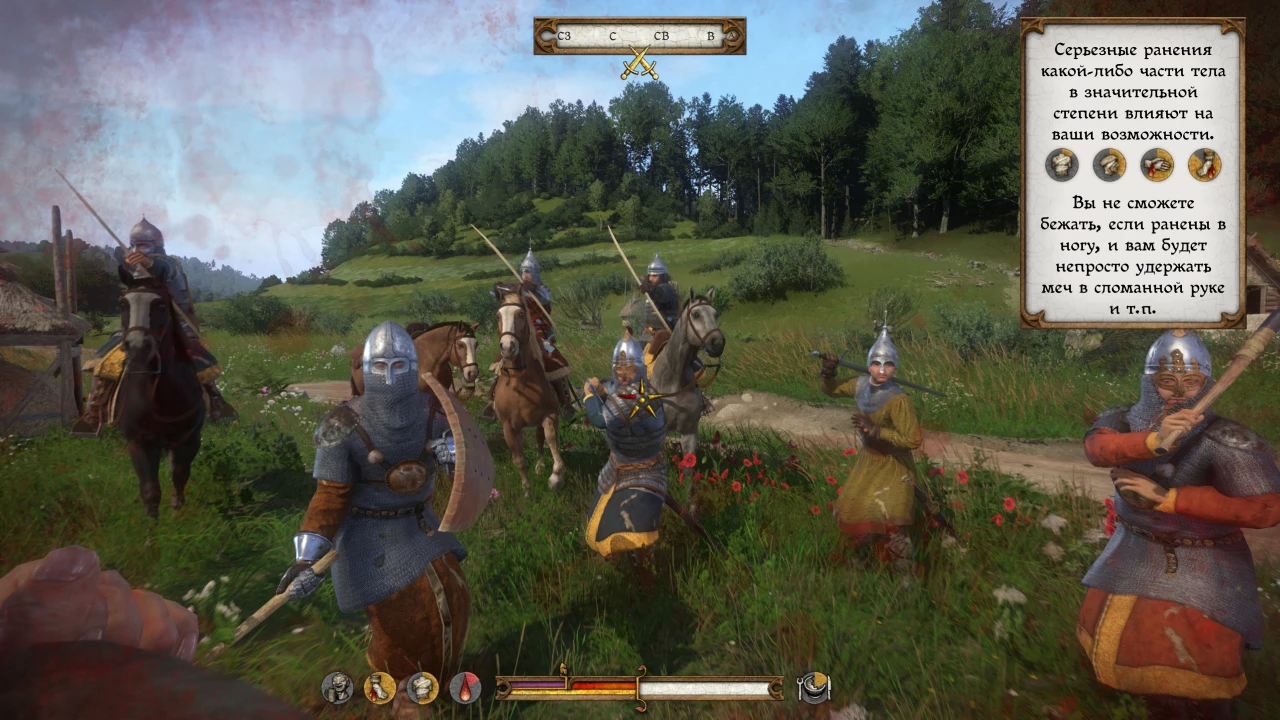Screen dimensions: 1280x720
Task: Click the injury tutorial hint panel
Action: (x=1132, y=173)
